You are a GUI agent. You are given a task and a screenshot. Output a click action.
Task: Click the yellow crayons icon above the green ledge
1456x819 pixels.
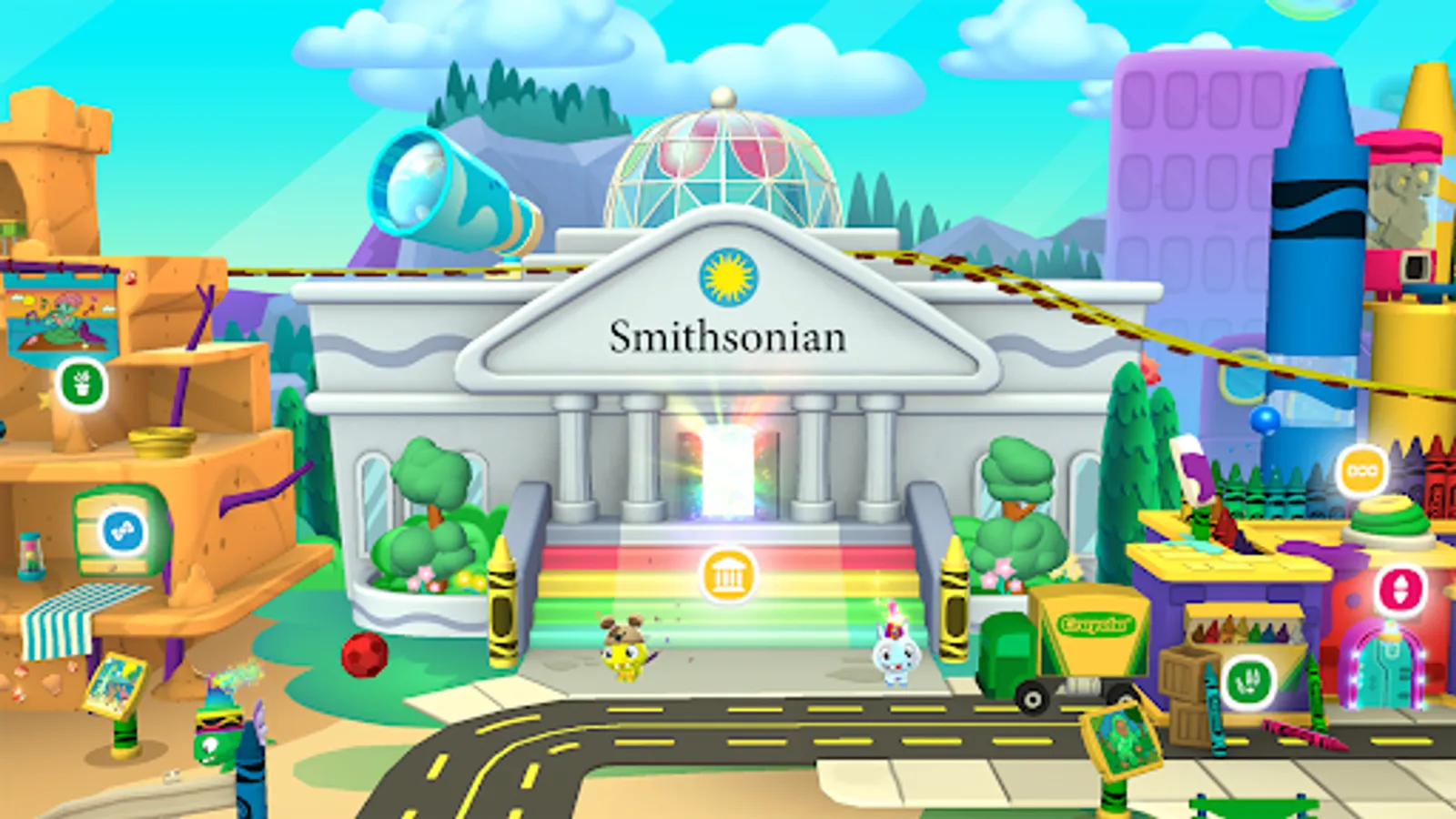tap(1362, 470)
